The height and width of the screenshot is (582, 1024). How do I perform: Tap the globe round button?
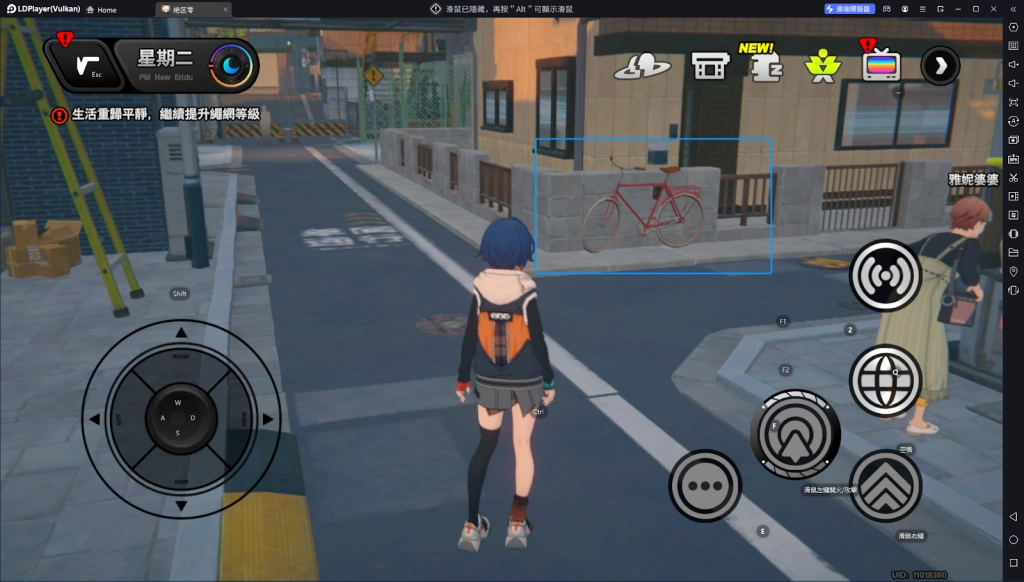885,380
